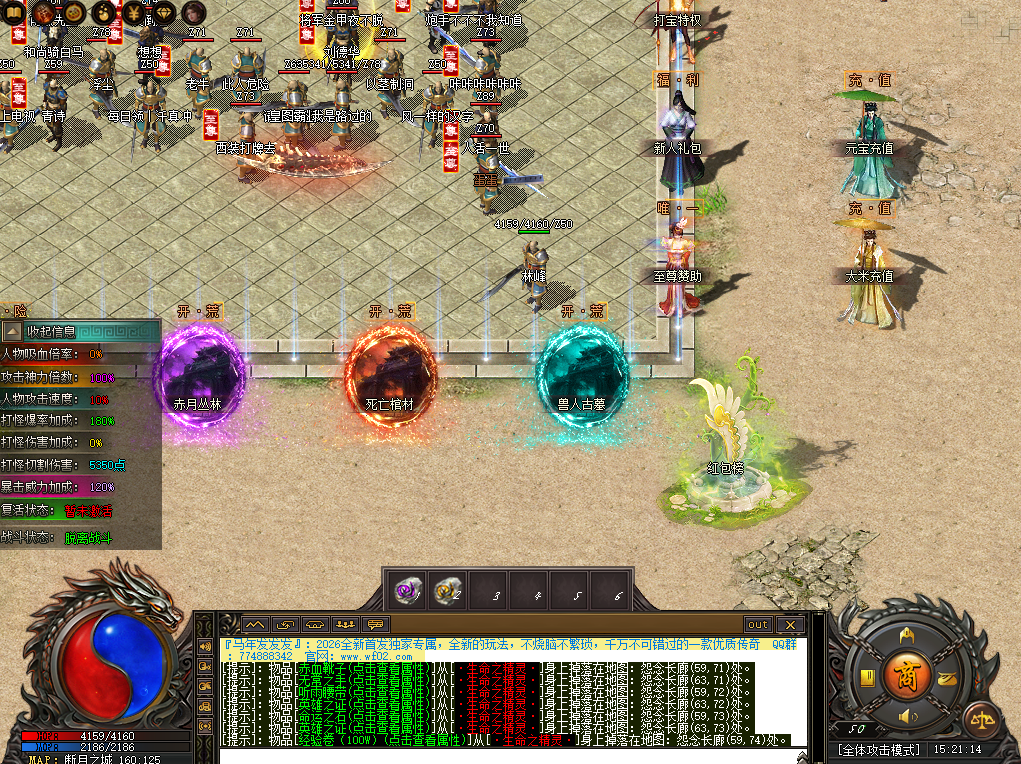Click the speech bubble chat button
The width and height of the screenshot is (1021, 764).
tap(376, 625)
